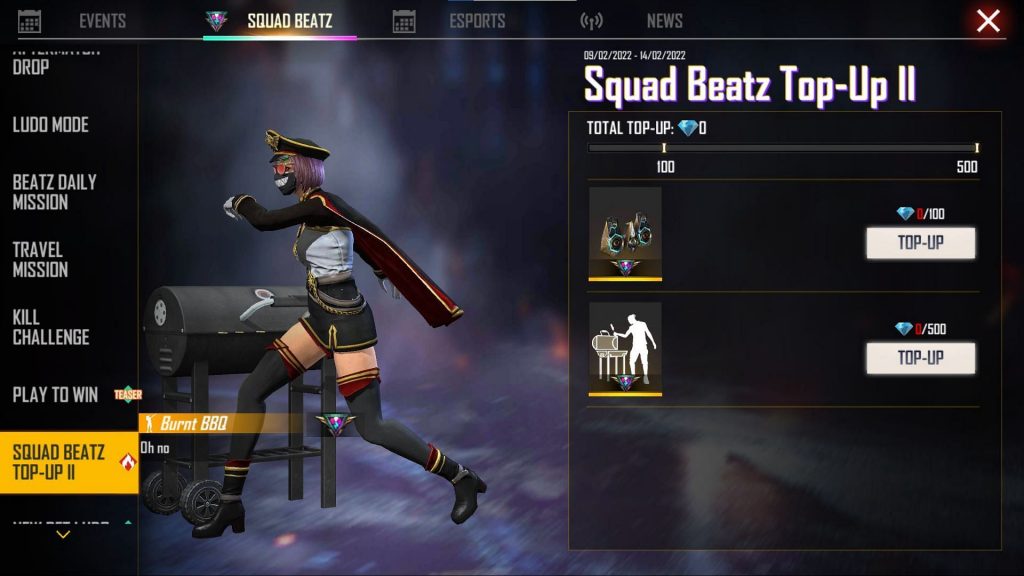This screenshot has width=1024, height=576.
Task: Close the events window with the X
Action: click(988, 21)
